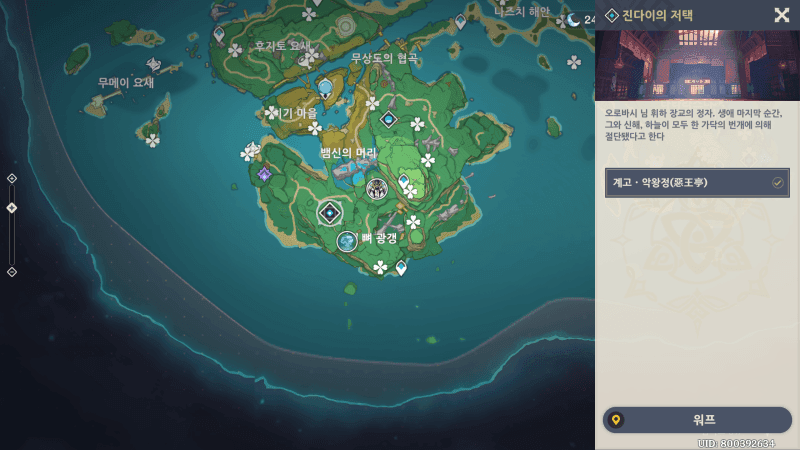Select the blue orb marker near 후지토 요새
Screen dimensions: 800x450
pos(324,87)
